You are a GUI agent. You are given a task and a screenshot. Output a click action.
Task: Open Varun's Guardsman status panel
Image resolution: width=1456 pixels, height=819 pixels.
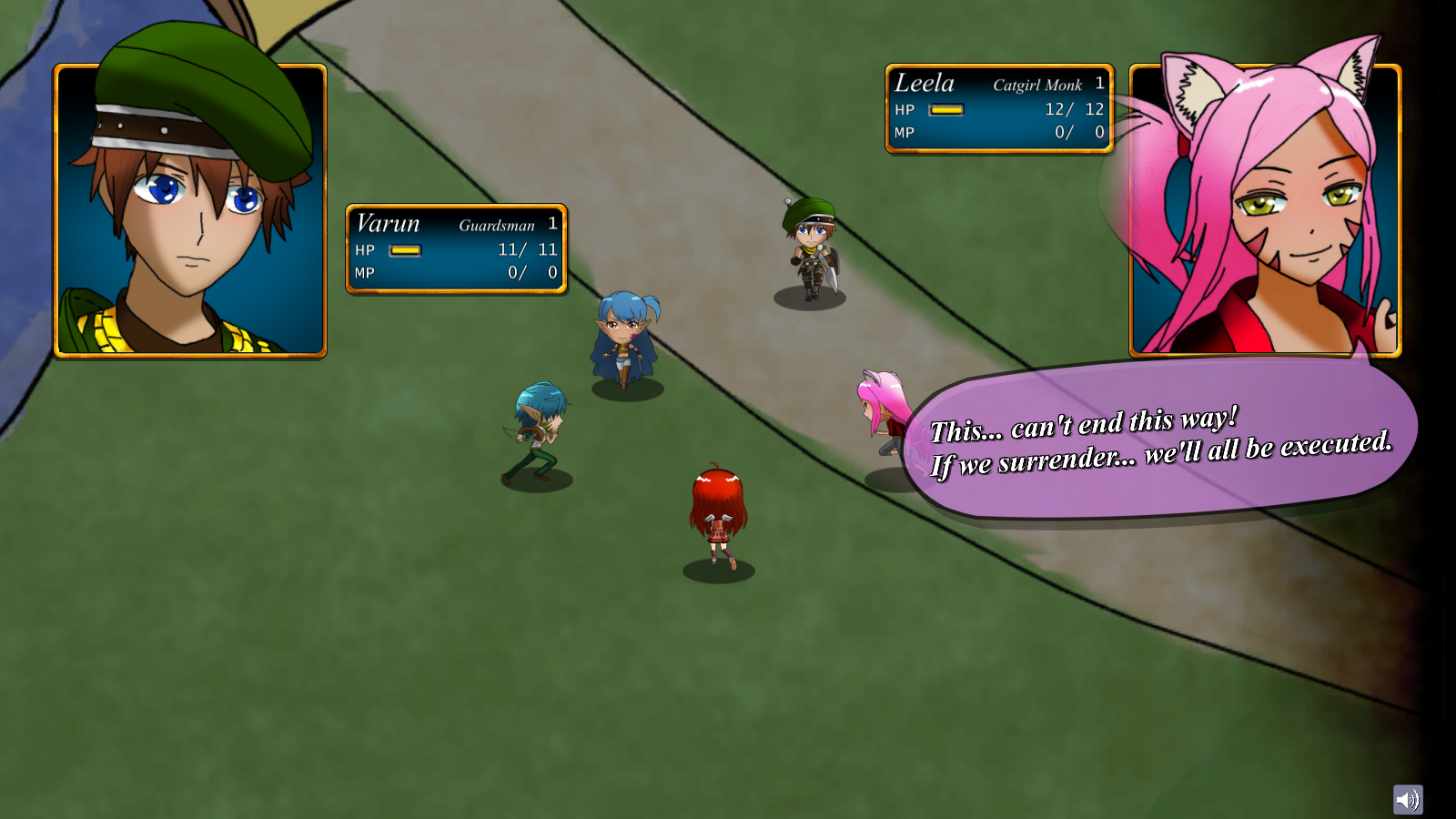tap(456, 248)
